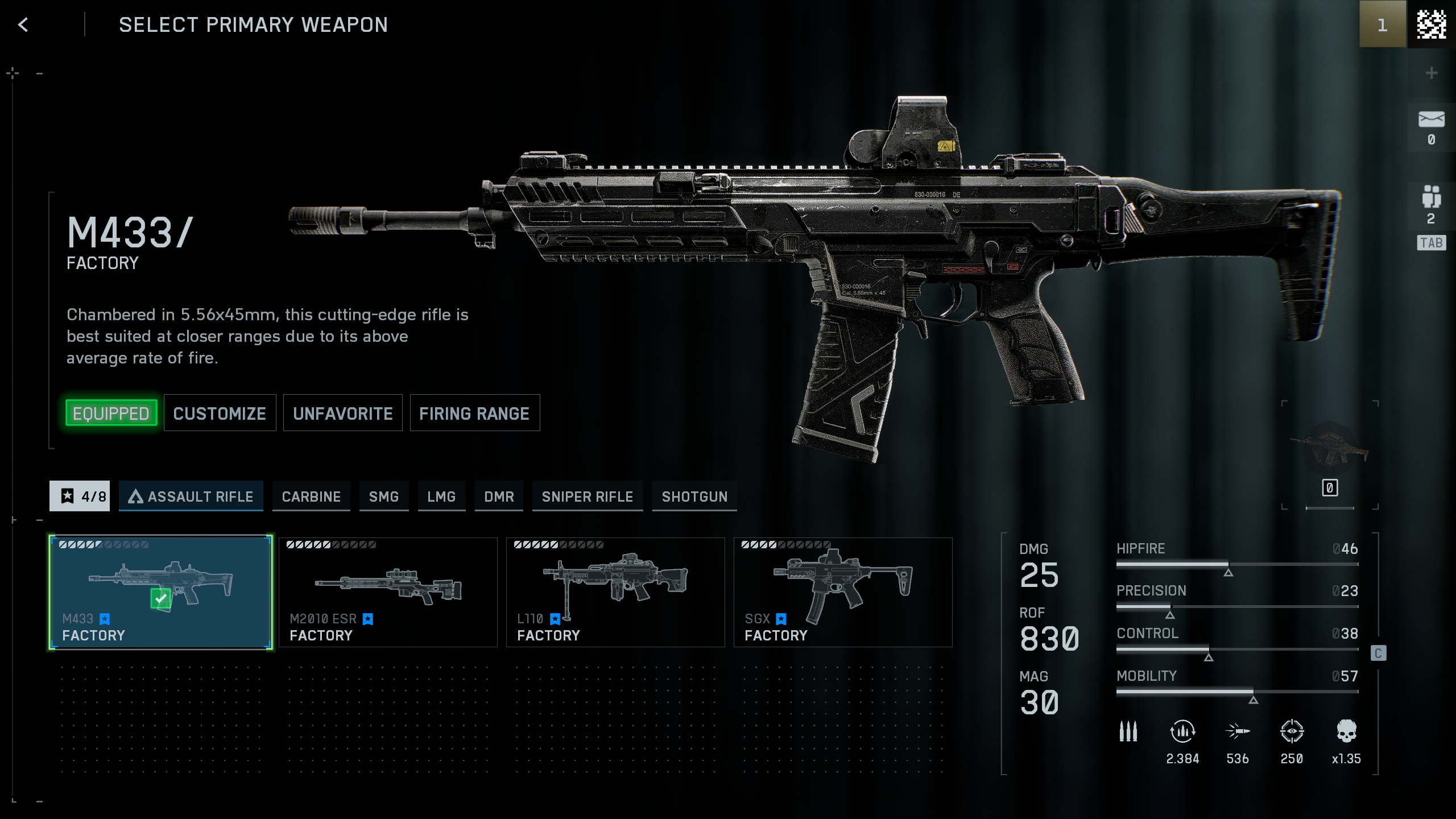This screenshot has width=1456, height=819.
Task: Open the favorites 4/8 filter tab
Action: pyautogui.click(x=80, y=496)
